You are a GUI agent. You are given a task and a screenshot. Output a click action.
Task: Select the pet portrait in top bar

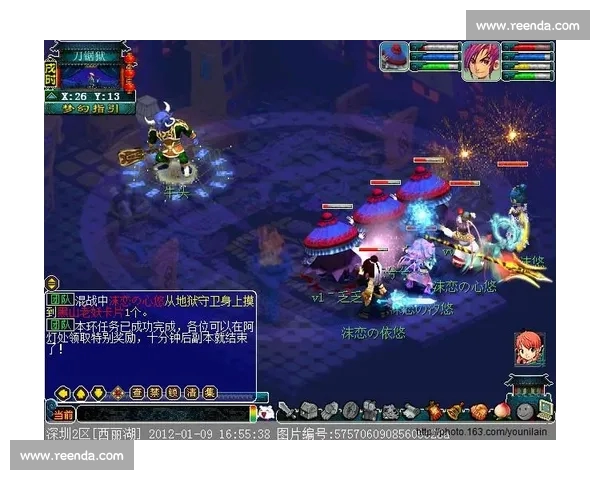394,56
